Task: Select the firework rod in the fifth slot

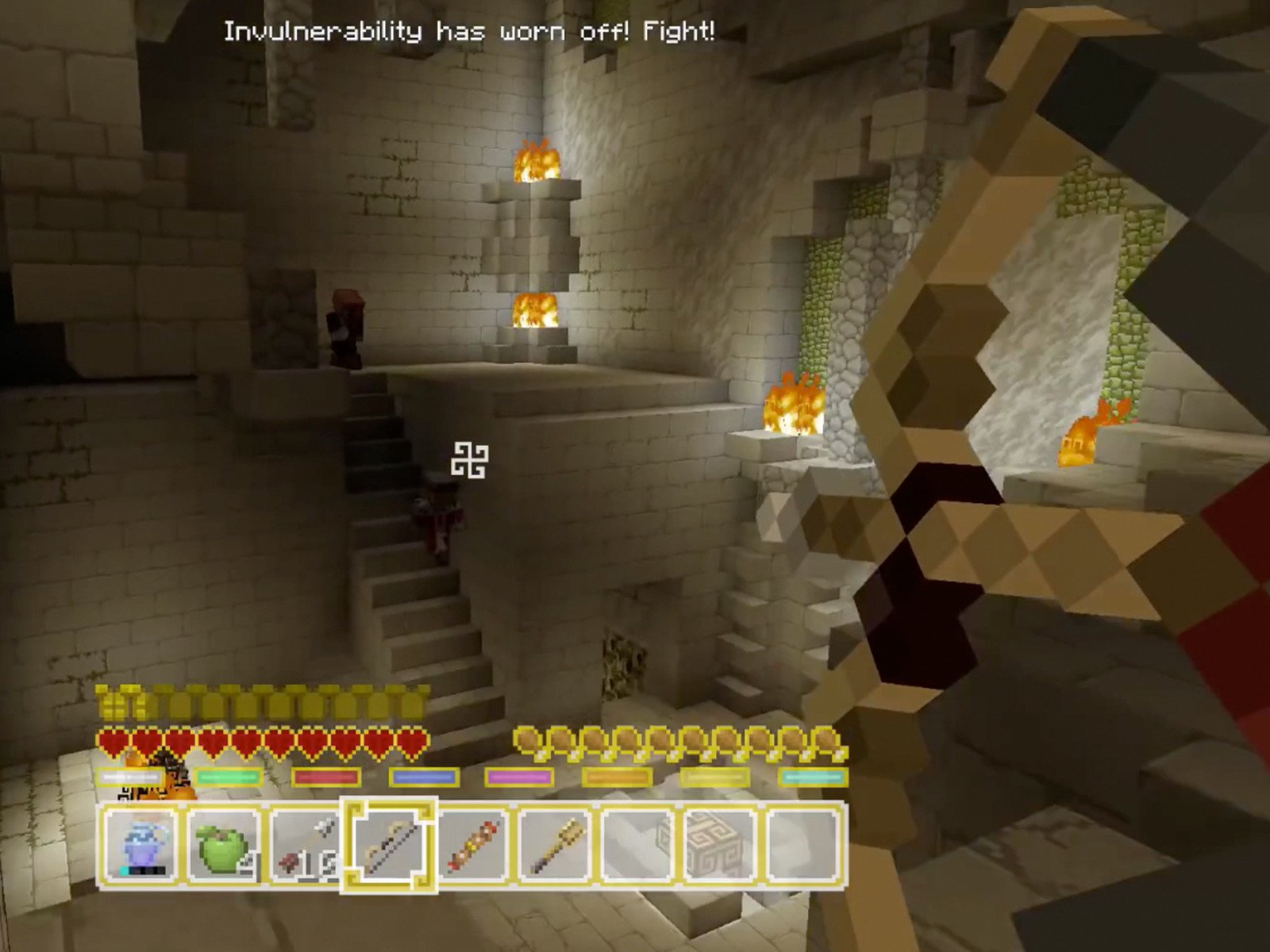Action: point(474,847)
